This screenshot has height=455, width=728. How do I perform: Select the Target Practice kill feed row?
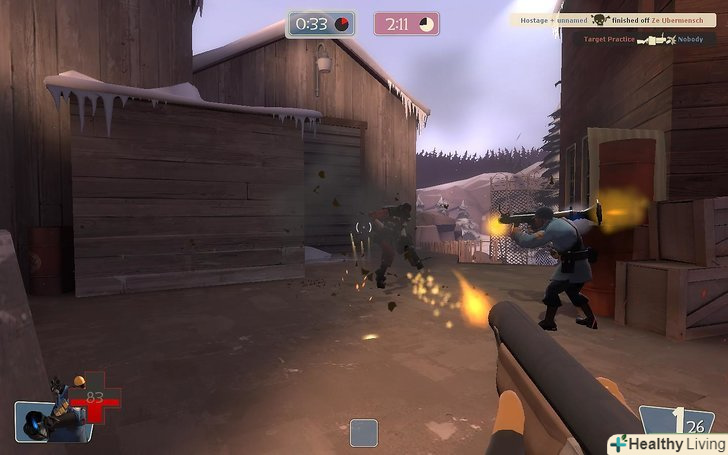tap(648, 39)
